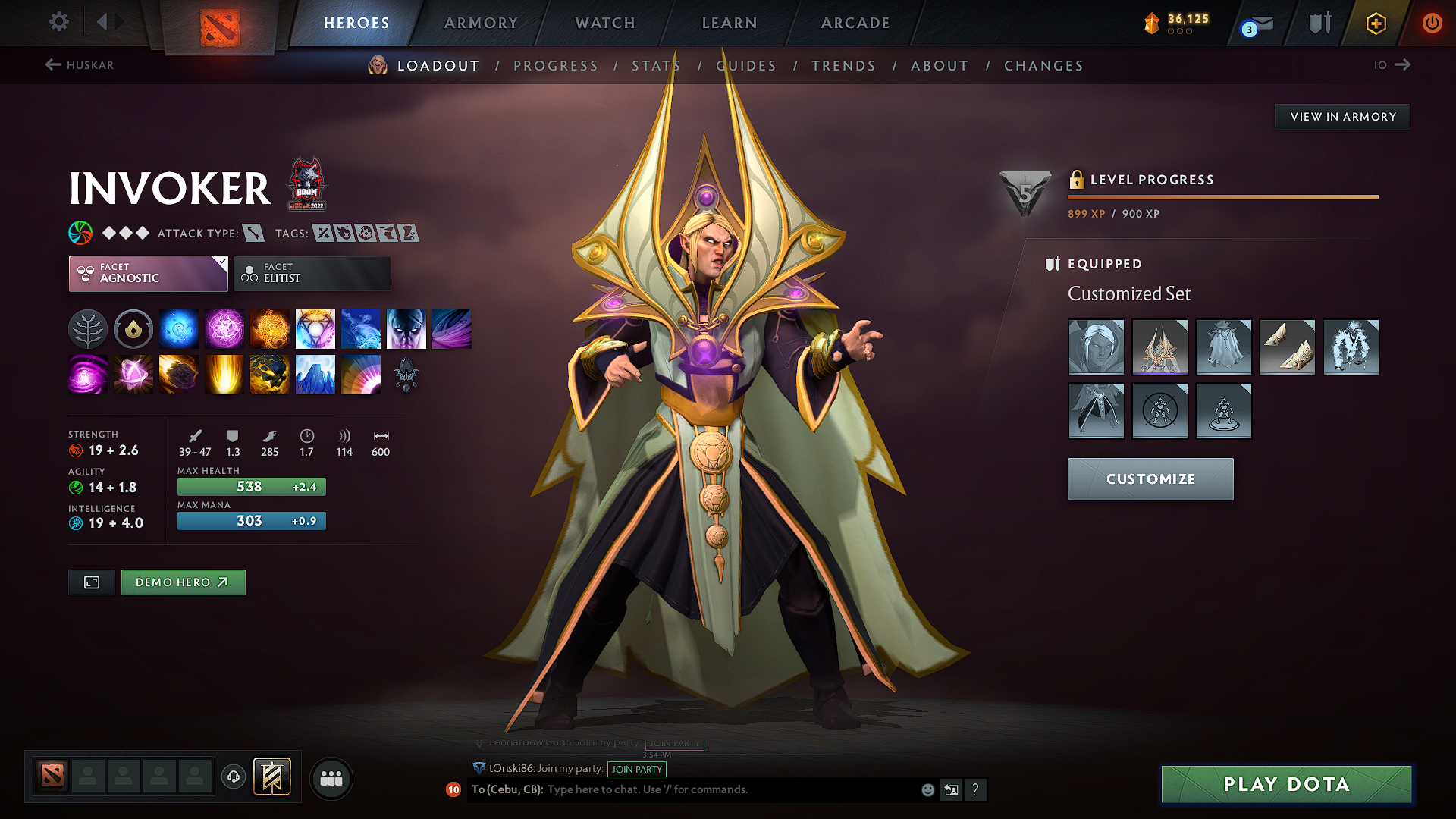Open the settings gear icon

point(58,22)
